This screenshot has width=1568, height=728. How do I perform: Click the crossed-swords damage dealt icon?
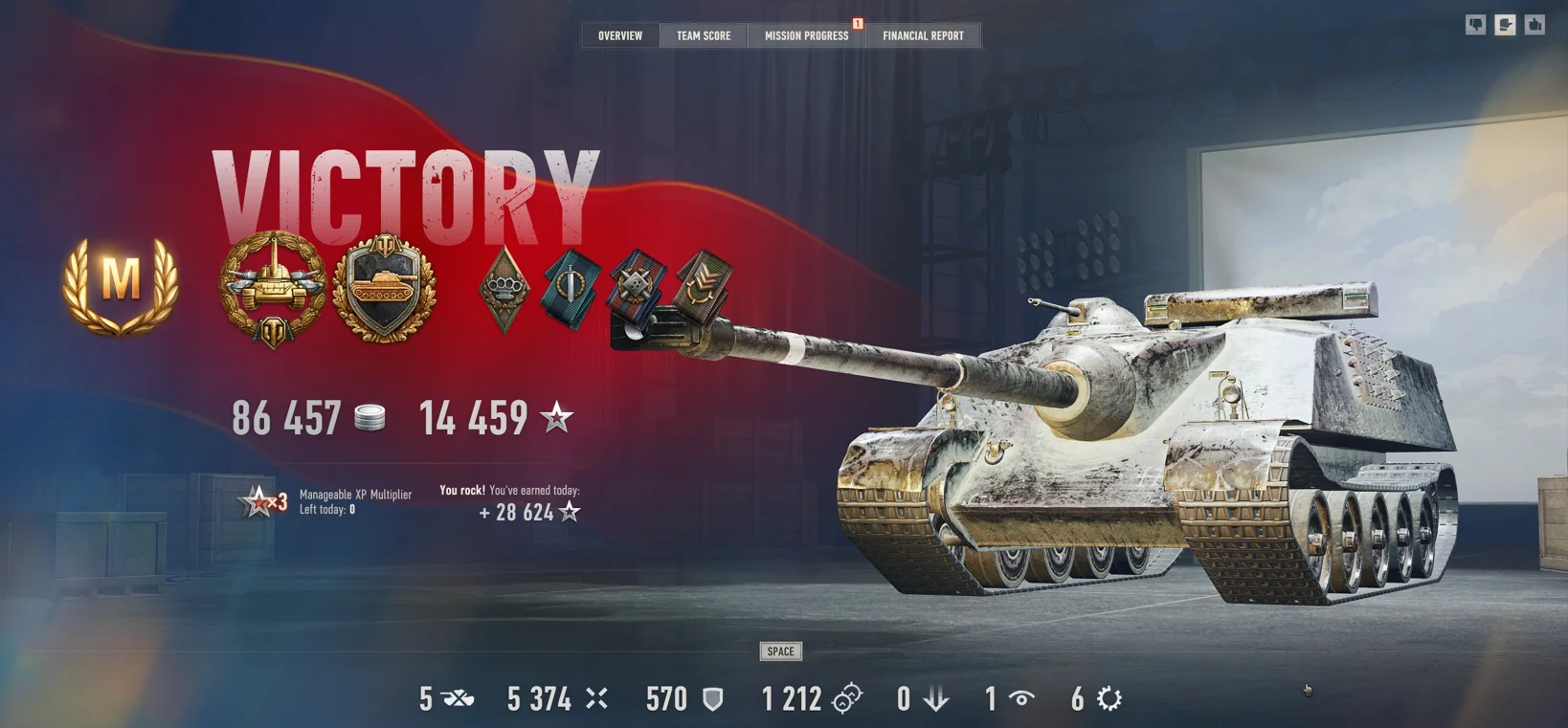tap(595, 698)
